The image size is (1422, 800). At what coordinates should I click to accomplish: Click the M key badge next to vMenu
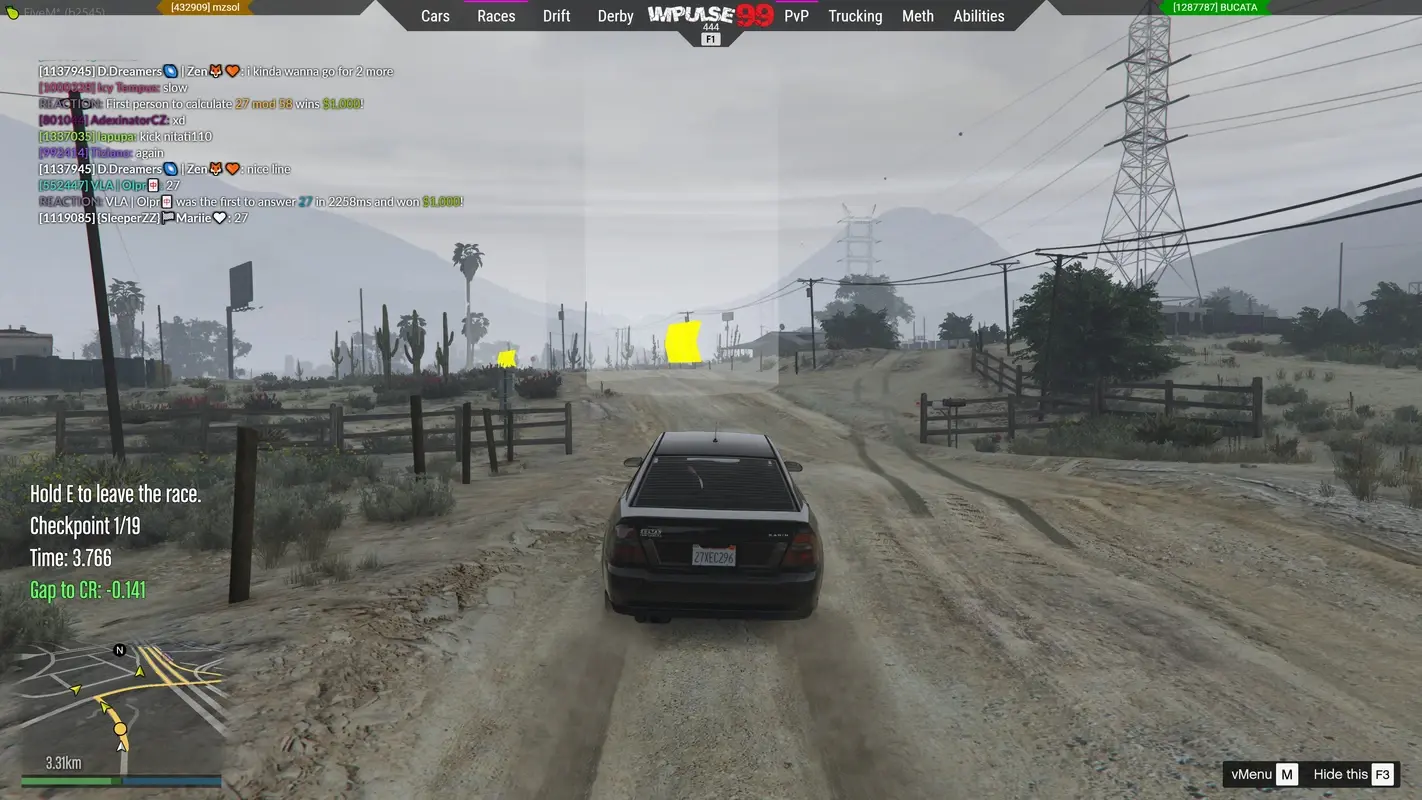[1287, 774]
